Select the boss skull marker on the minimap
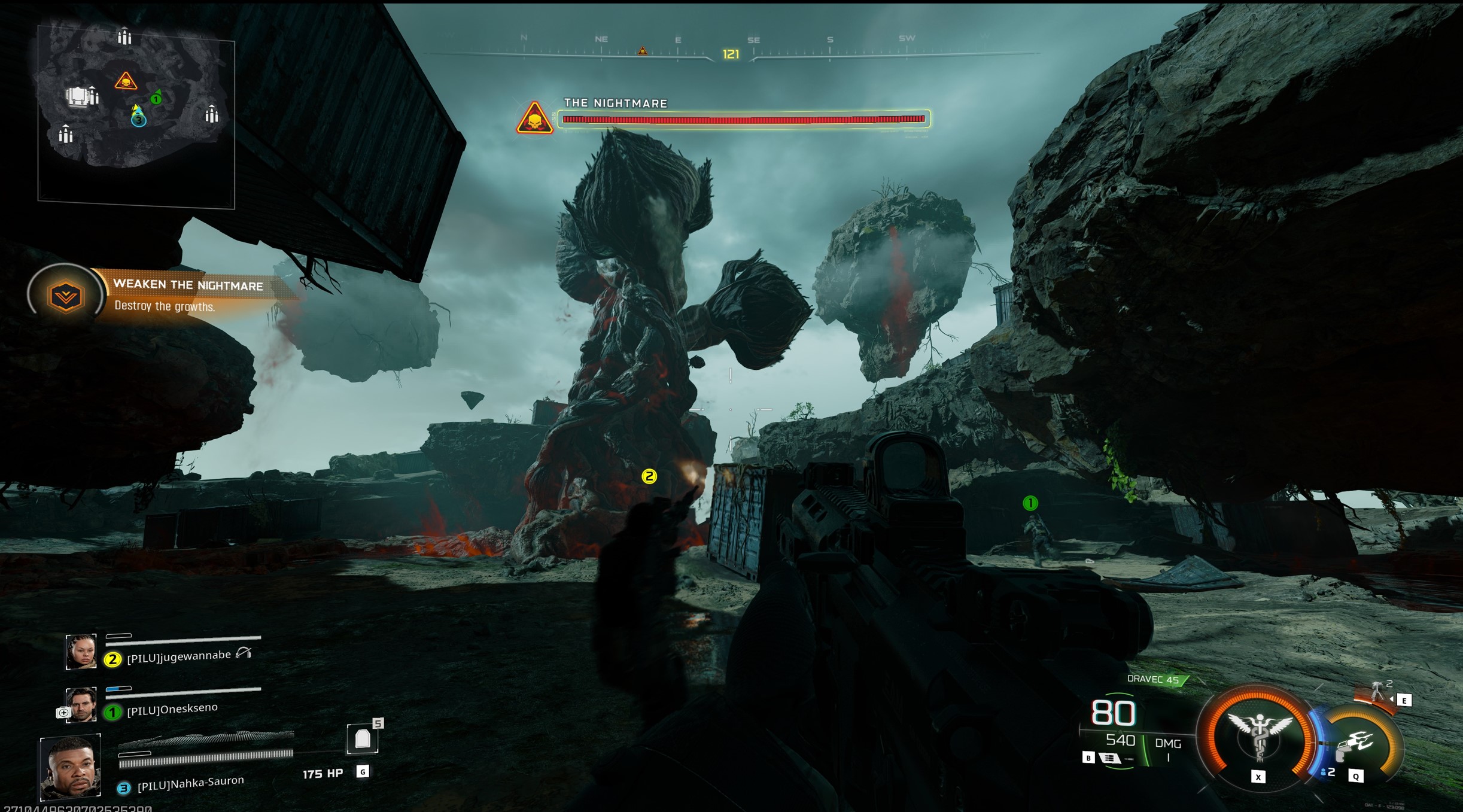The height and width of the screenshot is (812, 1463). tap(126, 81)
